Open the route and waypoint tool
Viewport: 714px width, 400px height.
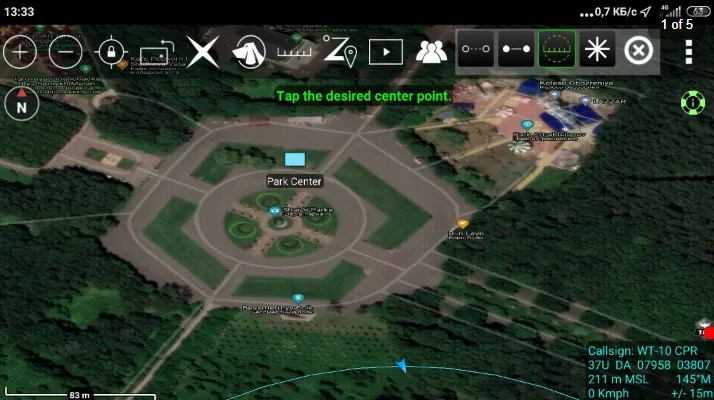(x=339, y=50)
